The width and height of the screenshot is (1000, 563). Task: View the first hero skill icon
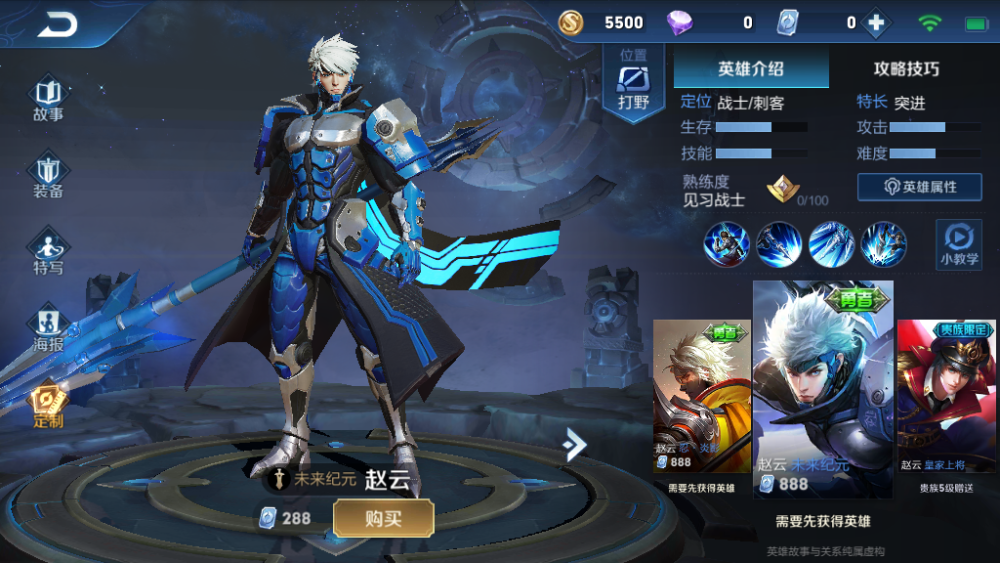[726, 244]
